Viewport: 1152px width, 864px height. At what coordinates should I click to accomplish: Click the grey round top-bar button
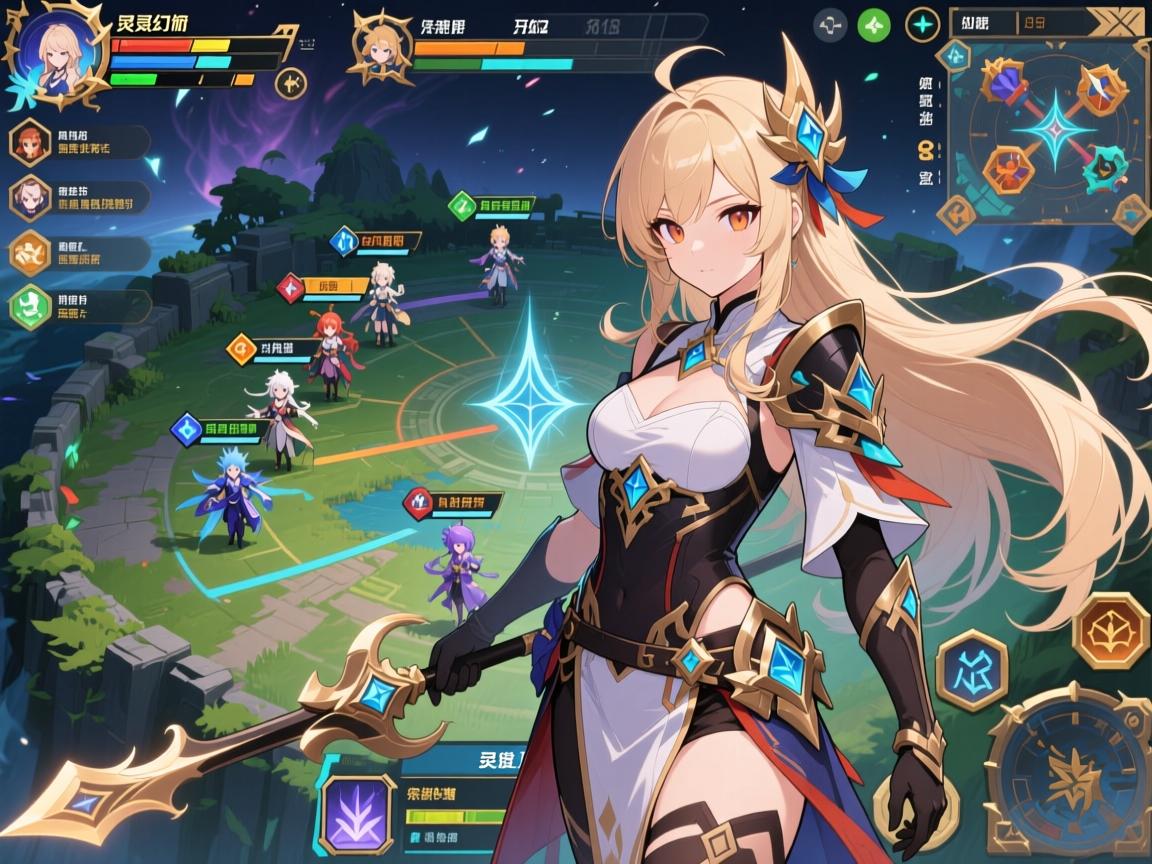[830, 25]
